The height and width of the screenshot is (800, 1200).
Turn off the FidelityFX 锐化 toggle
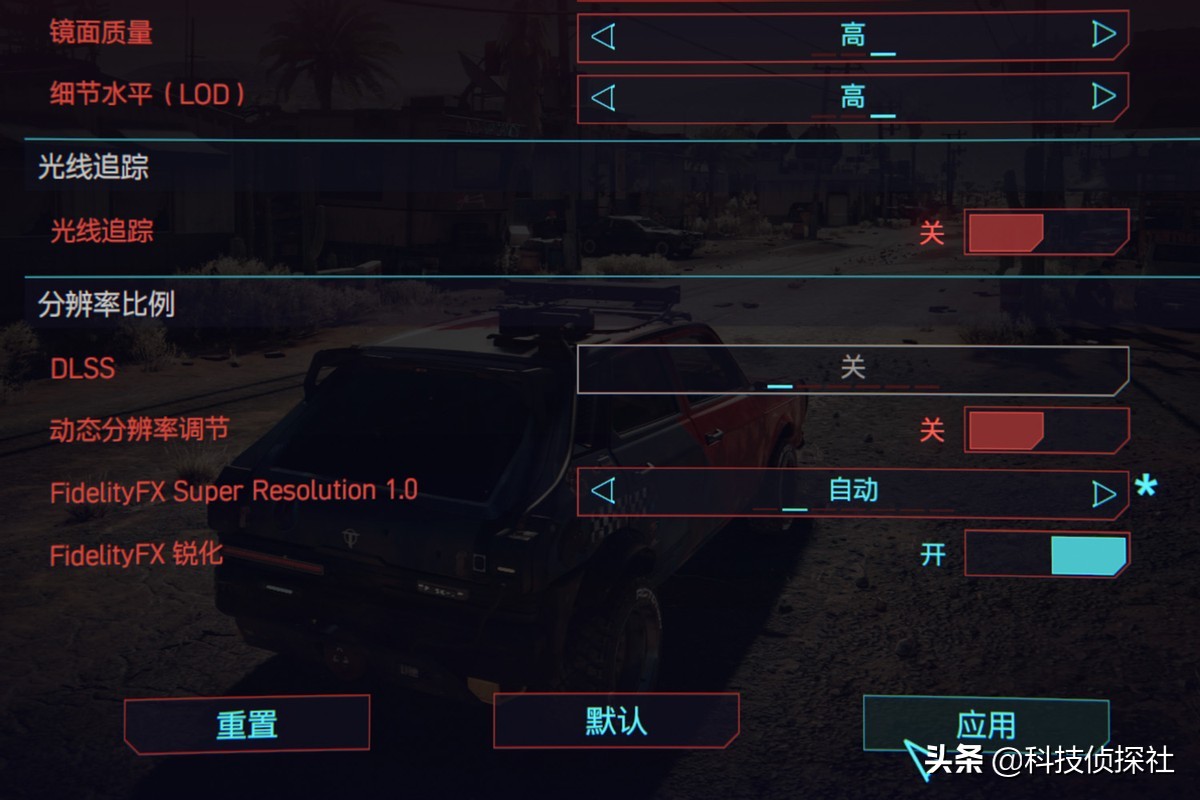1046,554
